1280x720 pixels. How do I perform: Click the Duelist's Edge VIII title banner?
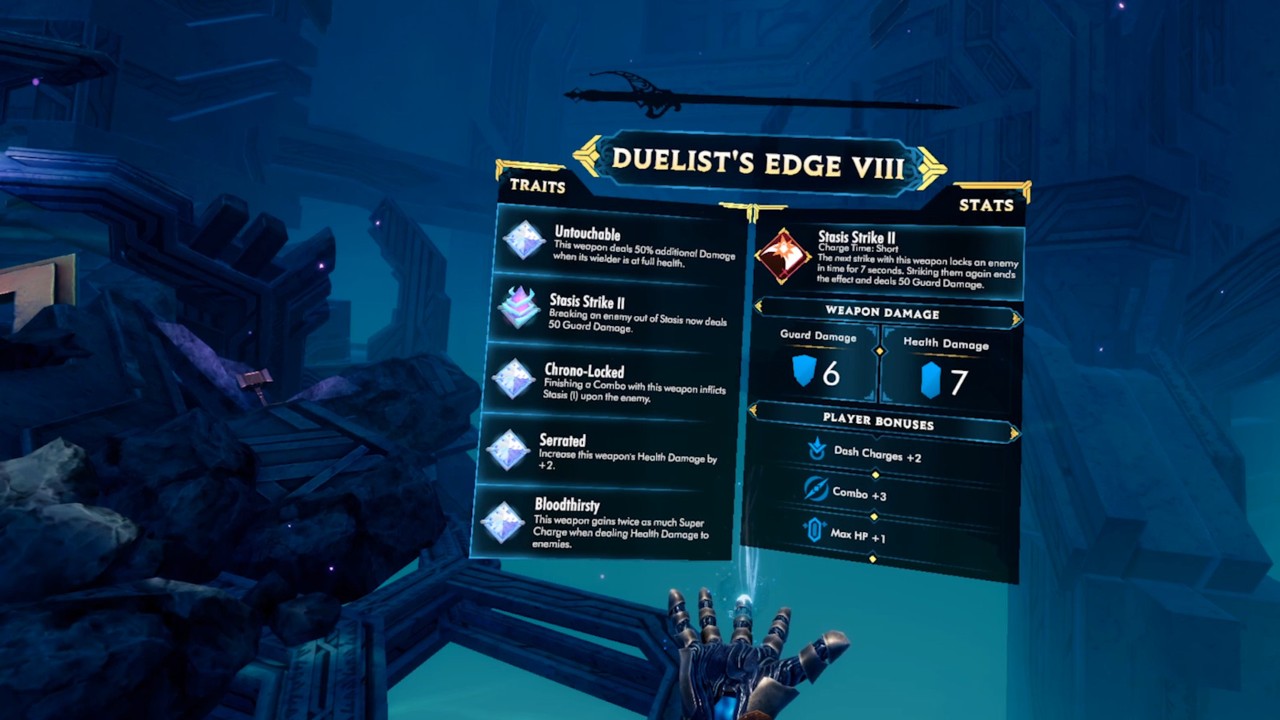pos(758,162)
